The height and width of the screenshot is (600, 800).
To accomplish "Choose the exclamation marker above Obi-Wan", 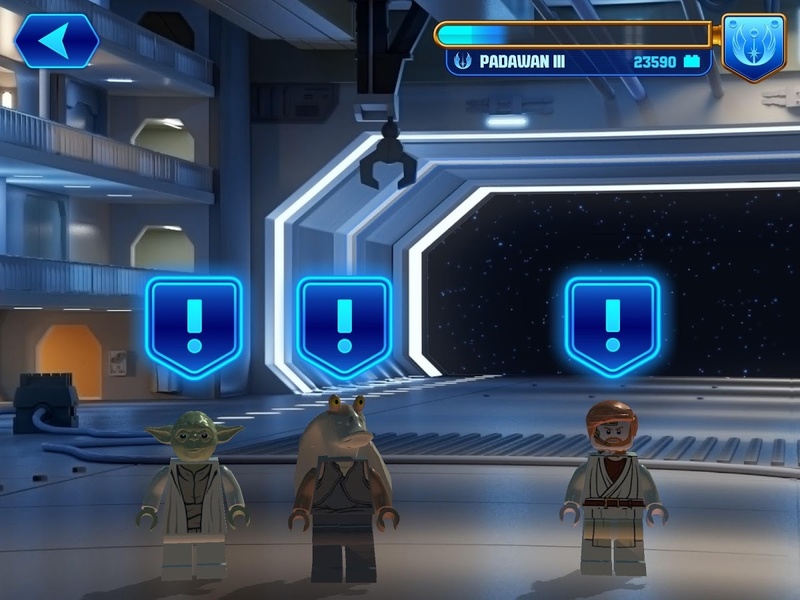I will pyautogui.click(x=612, y=323).
